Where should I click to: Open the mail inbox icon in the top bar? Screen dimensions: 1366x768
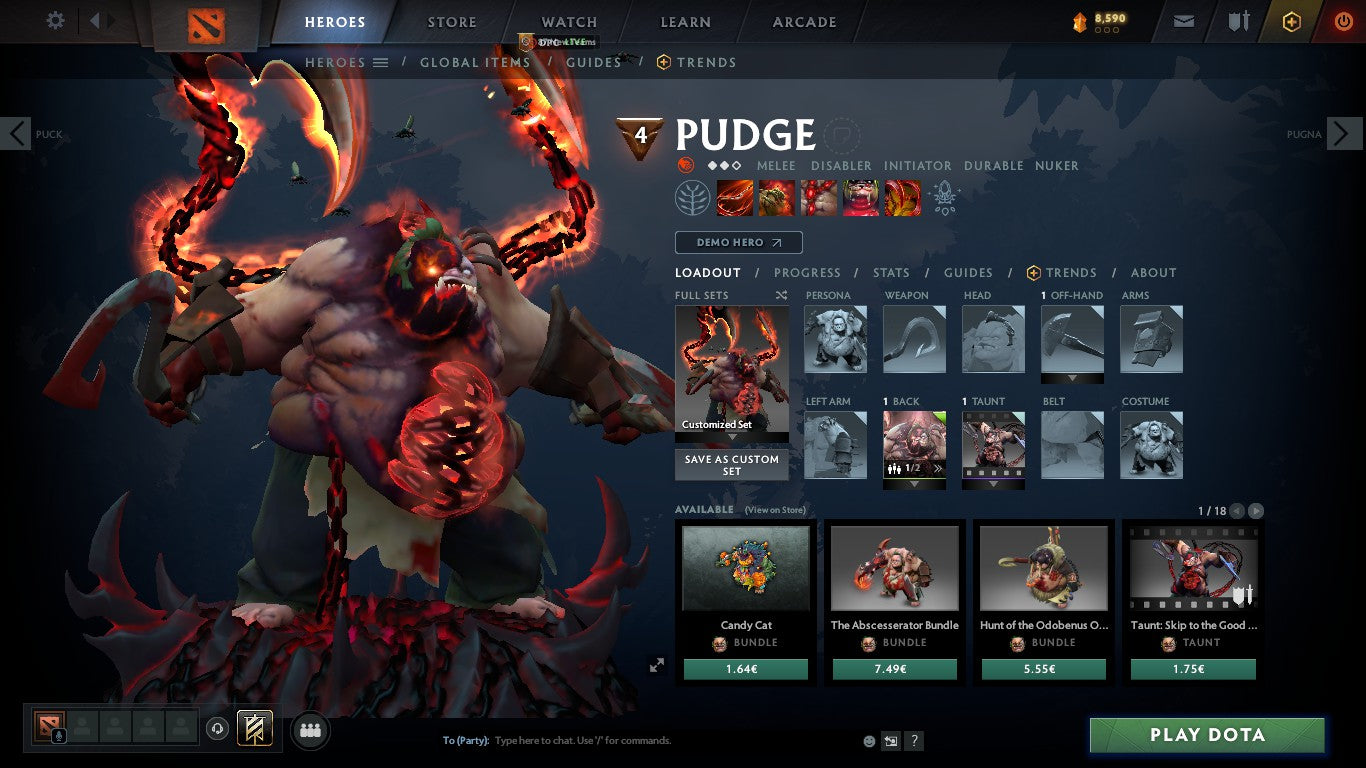point(1184,22)
